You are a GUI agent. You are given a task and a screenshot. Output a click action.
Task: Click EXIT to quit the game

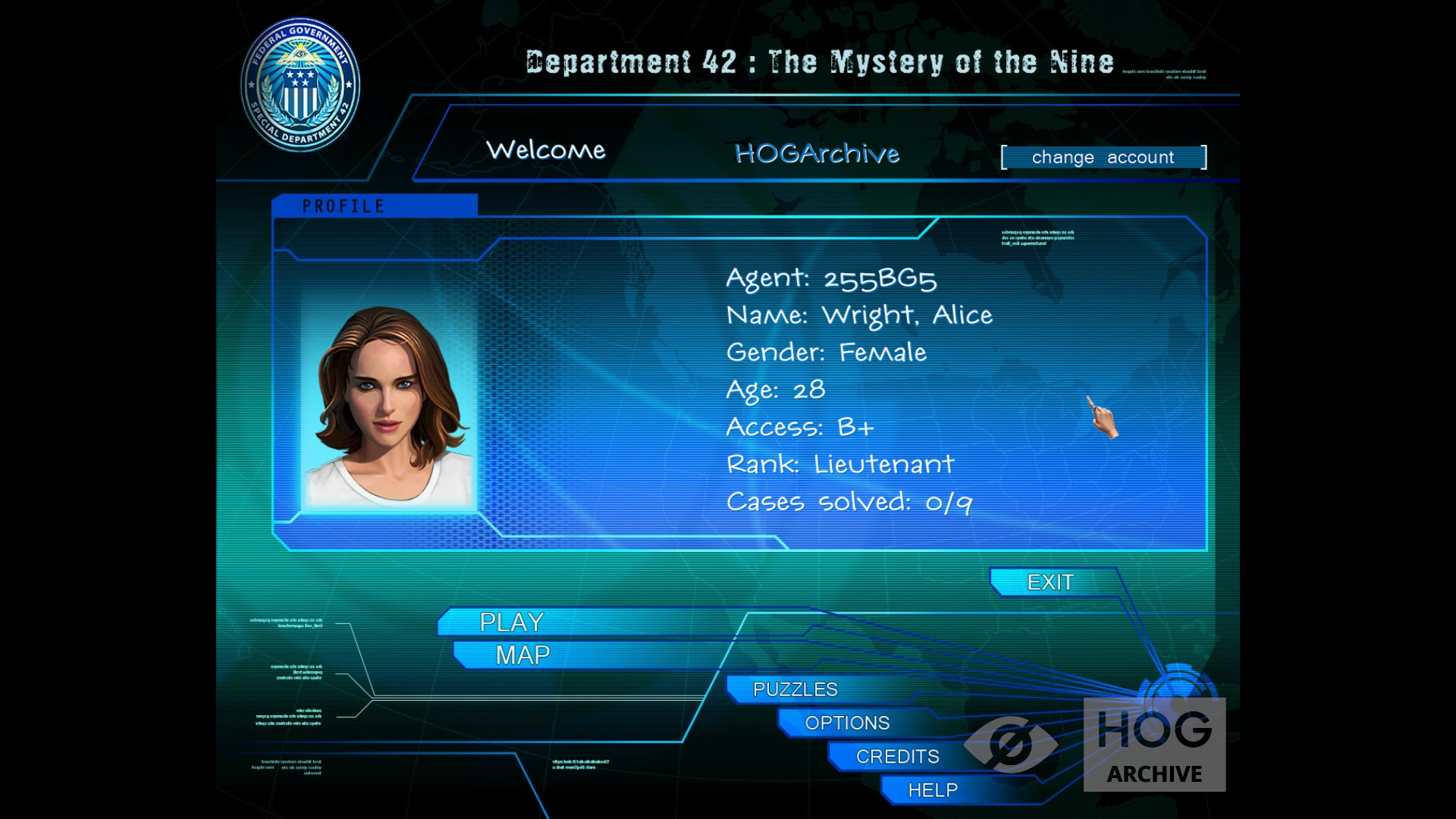coord(1050,582)
